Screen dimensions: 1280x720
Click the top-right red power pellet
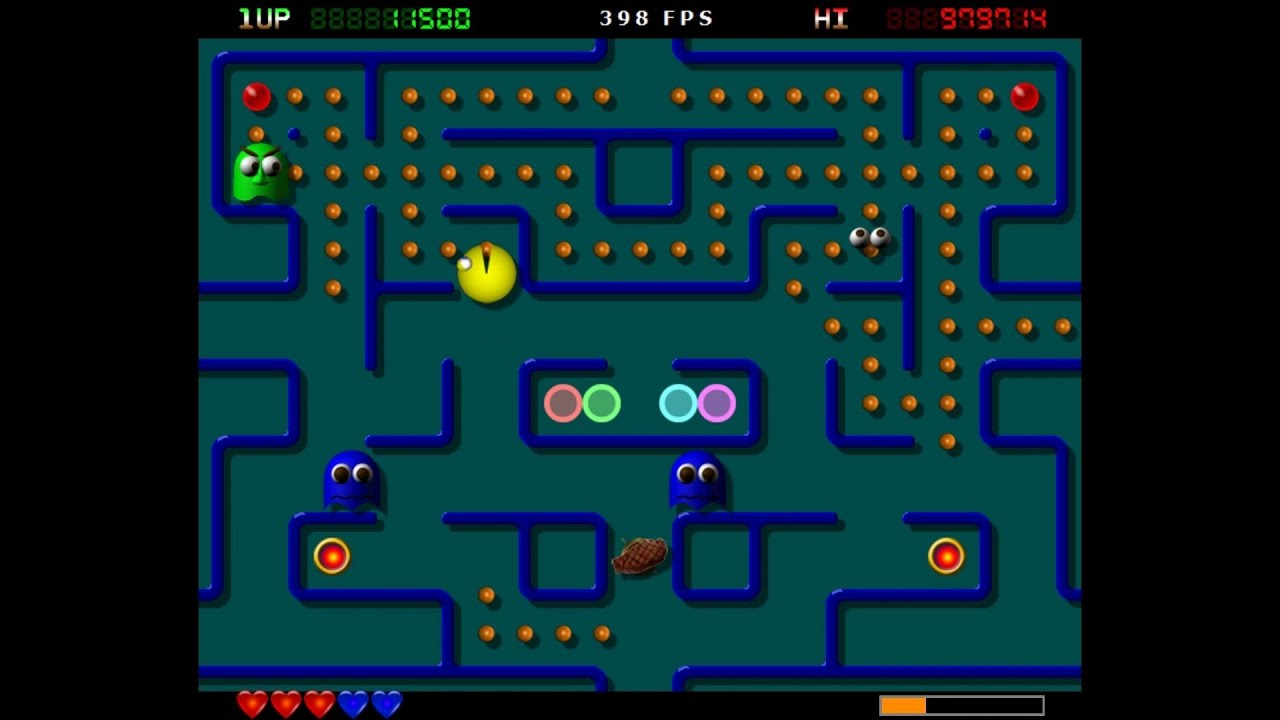click(x=1022, y=97)
